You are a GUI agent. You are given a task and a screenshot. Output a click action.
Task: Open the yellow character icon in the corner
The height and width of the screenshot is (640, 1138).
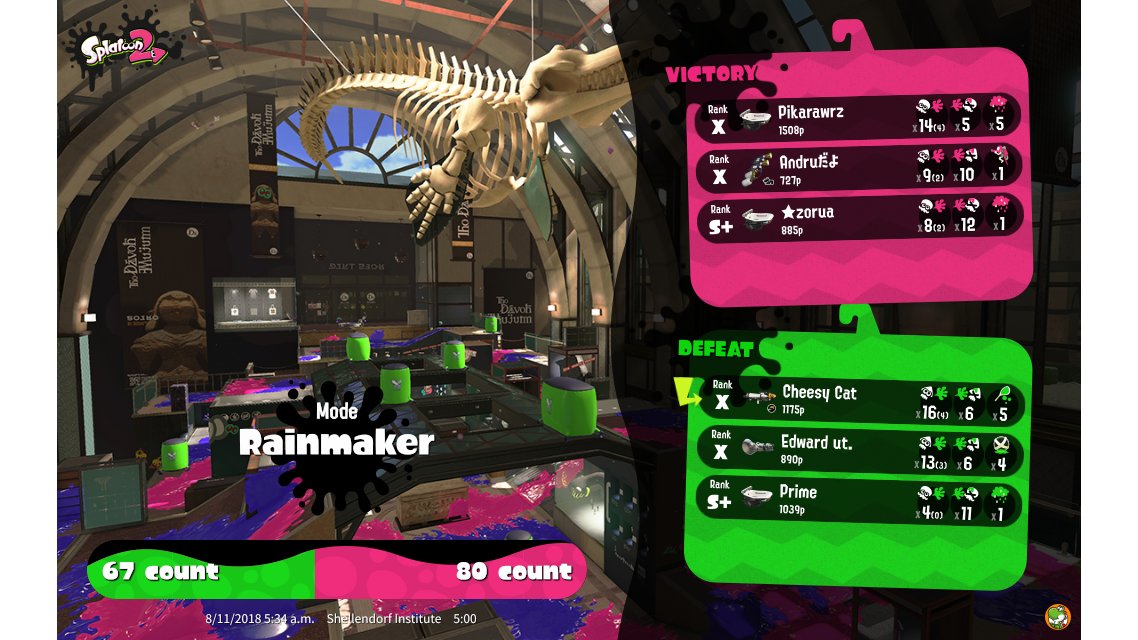tap(1058, 616)
